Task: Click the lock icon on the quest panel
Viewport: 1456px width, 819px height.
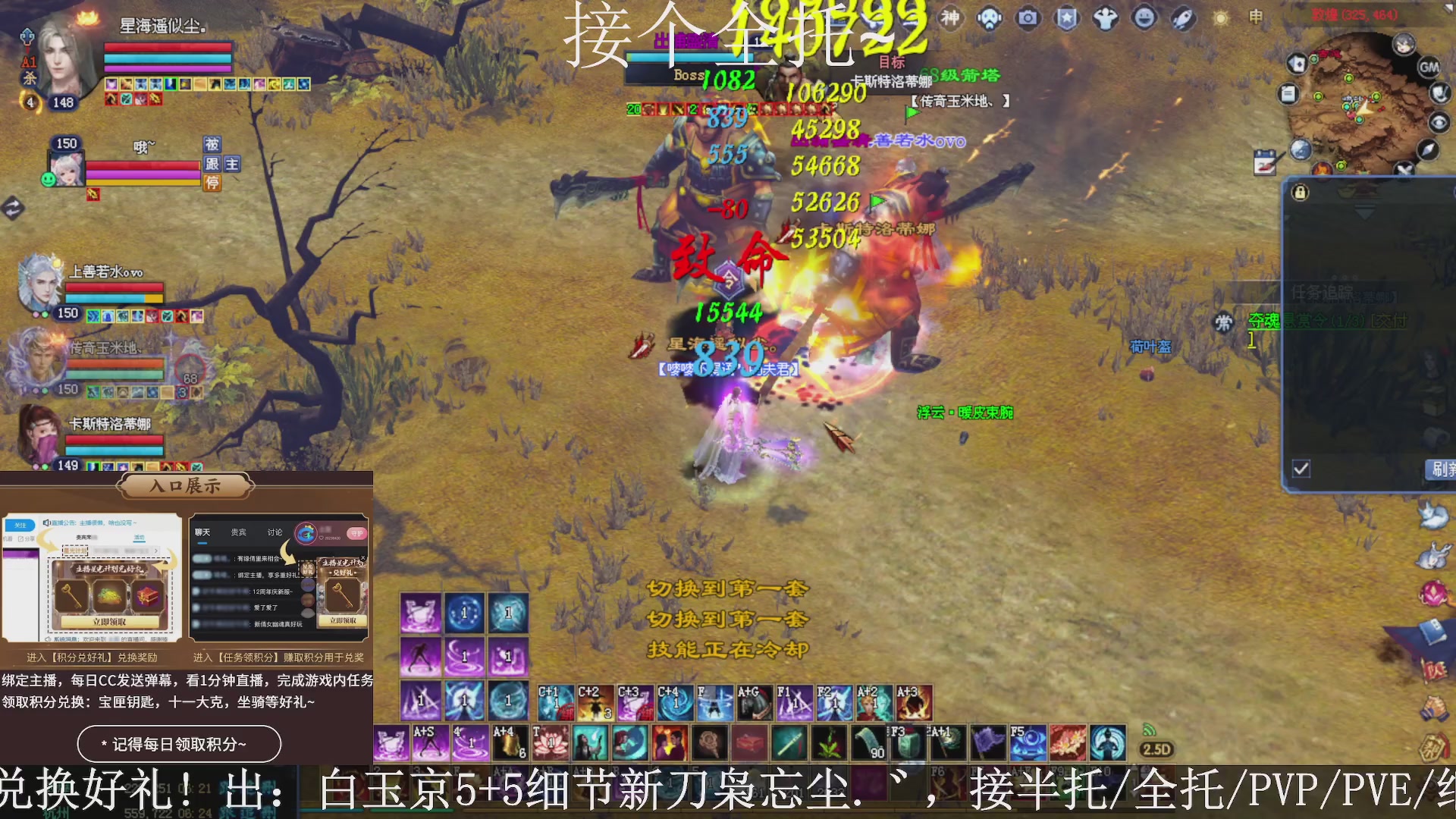Action: (x=1299, y=193)
